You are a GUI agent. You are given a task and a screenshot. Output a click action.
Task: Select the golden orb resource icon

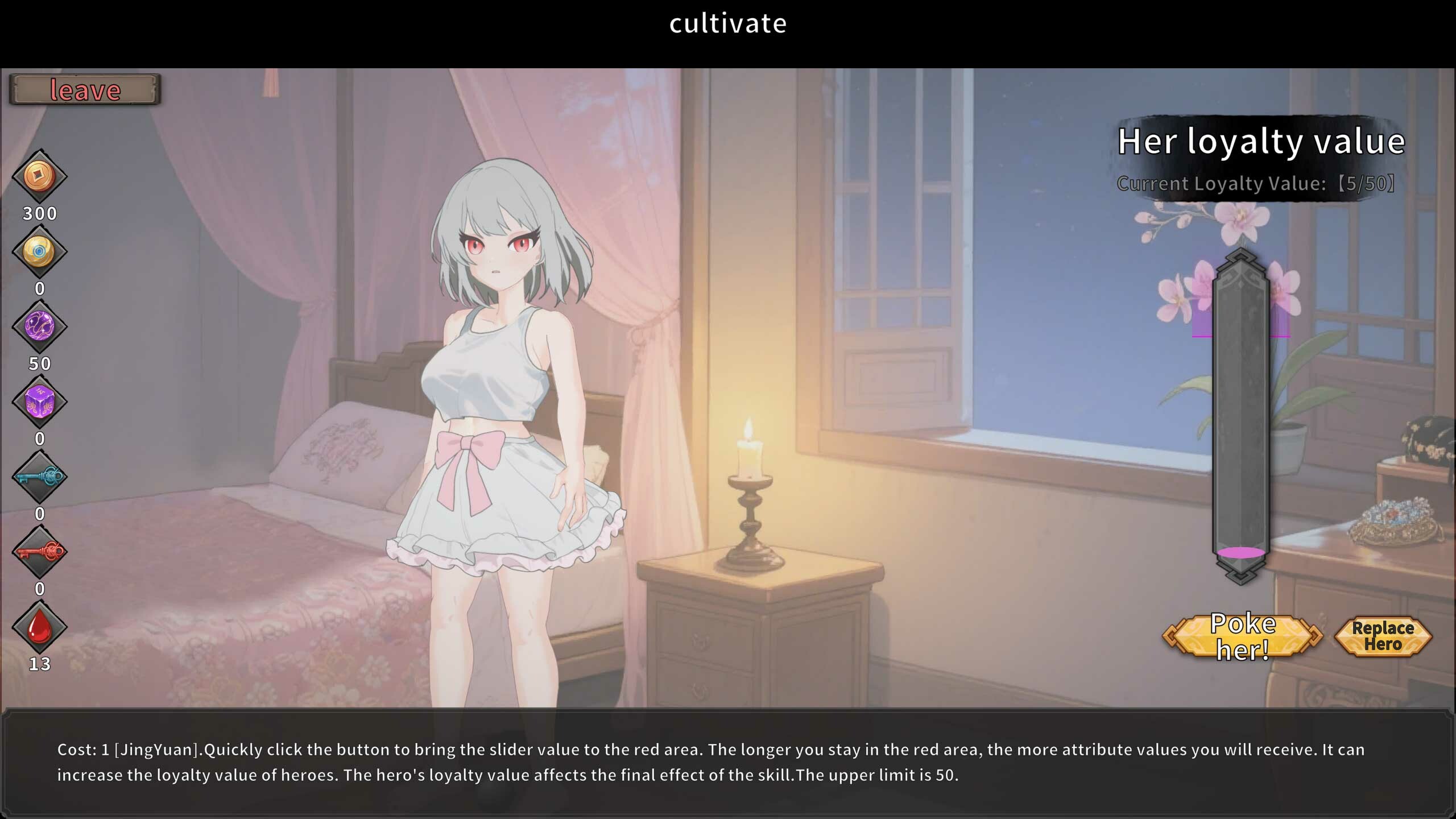click(39, 250)
